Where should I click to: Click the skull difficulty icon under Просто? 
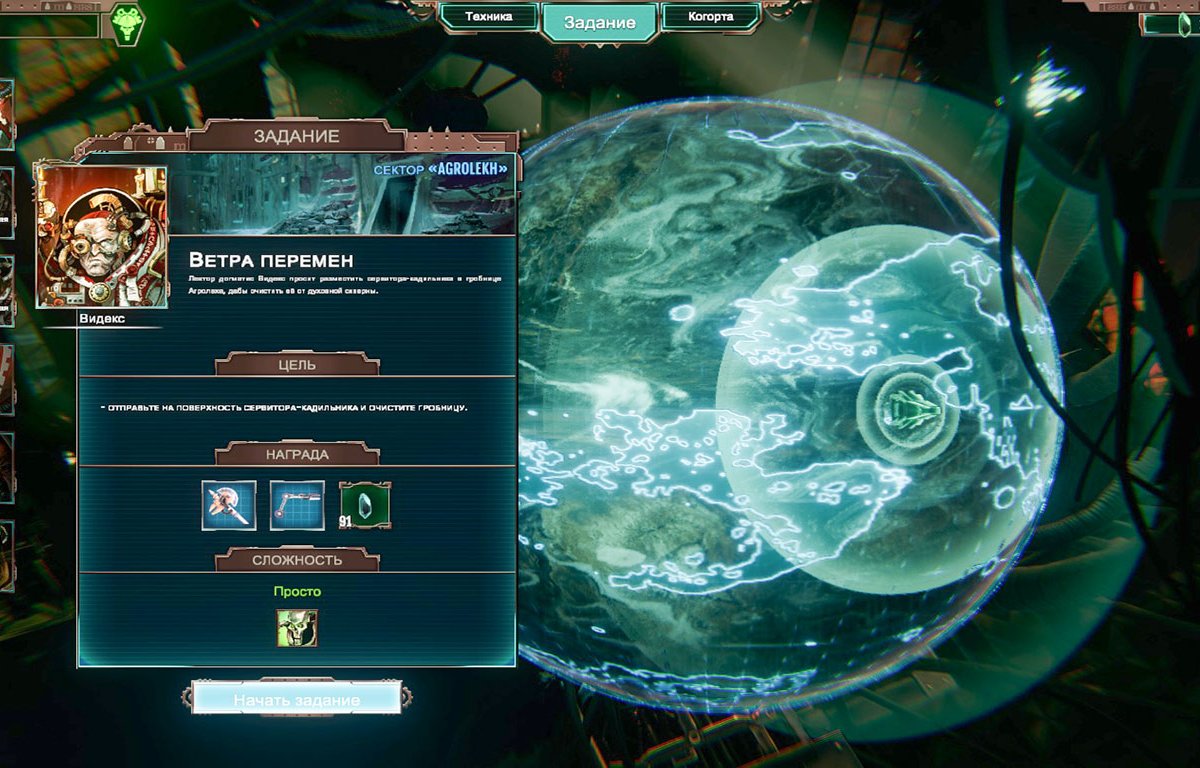297,628
